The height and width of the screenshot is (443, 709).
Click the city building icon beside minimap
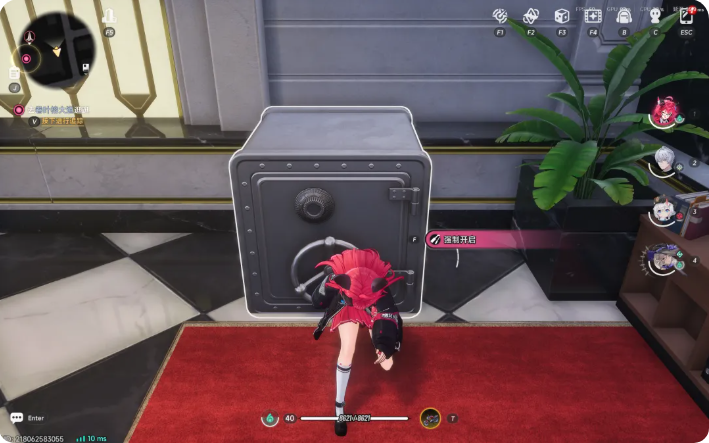(x=109, y=17)
